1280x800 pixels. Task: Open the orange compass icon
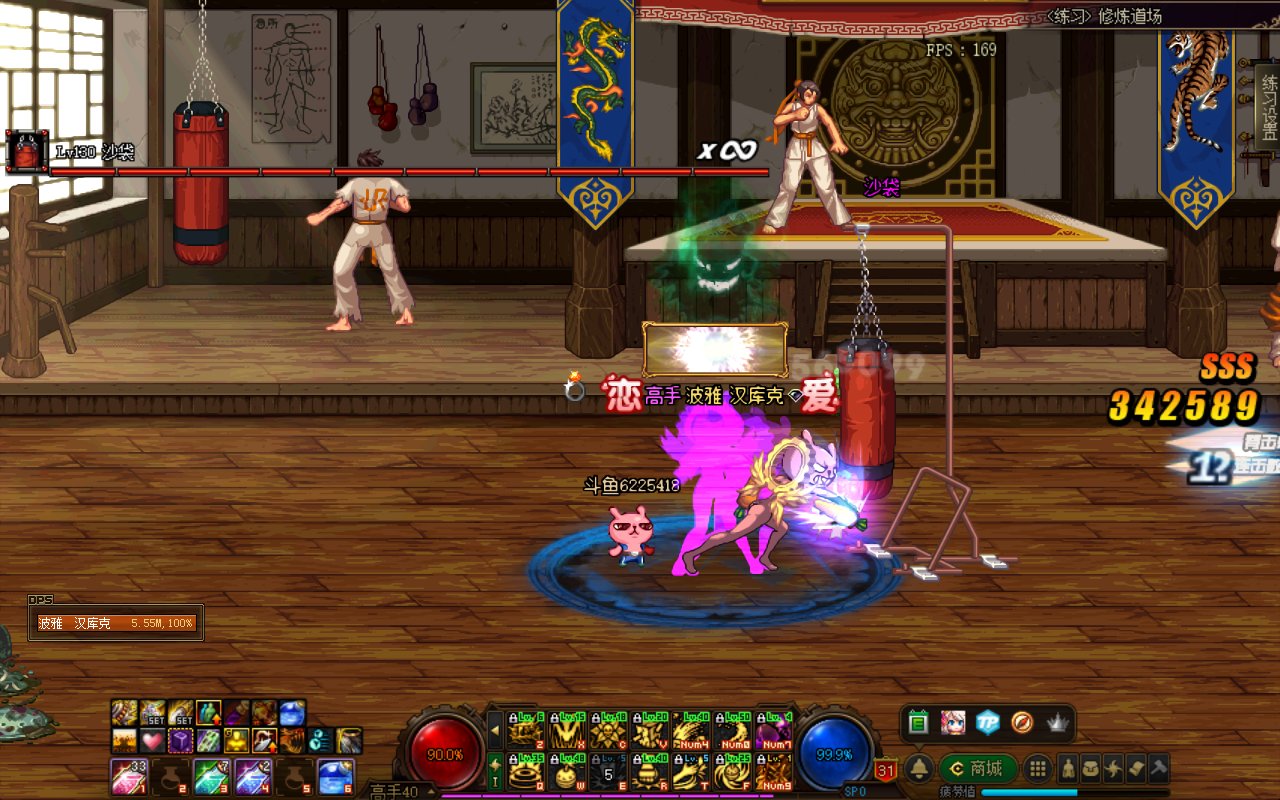pos(1022,722)
